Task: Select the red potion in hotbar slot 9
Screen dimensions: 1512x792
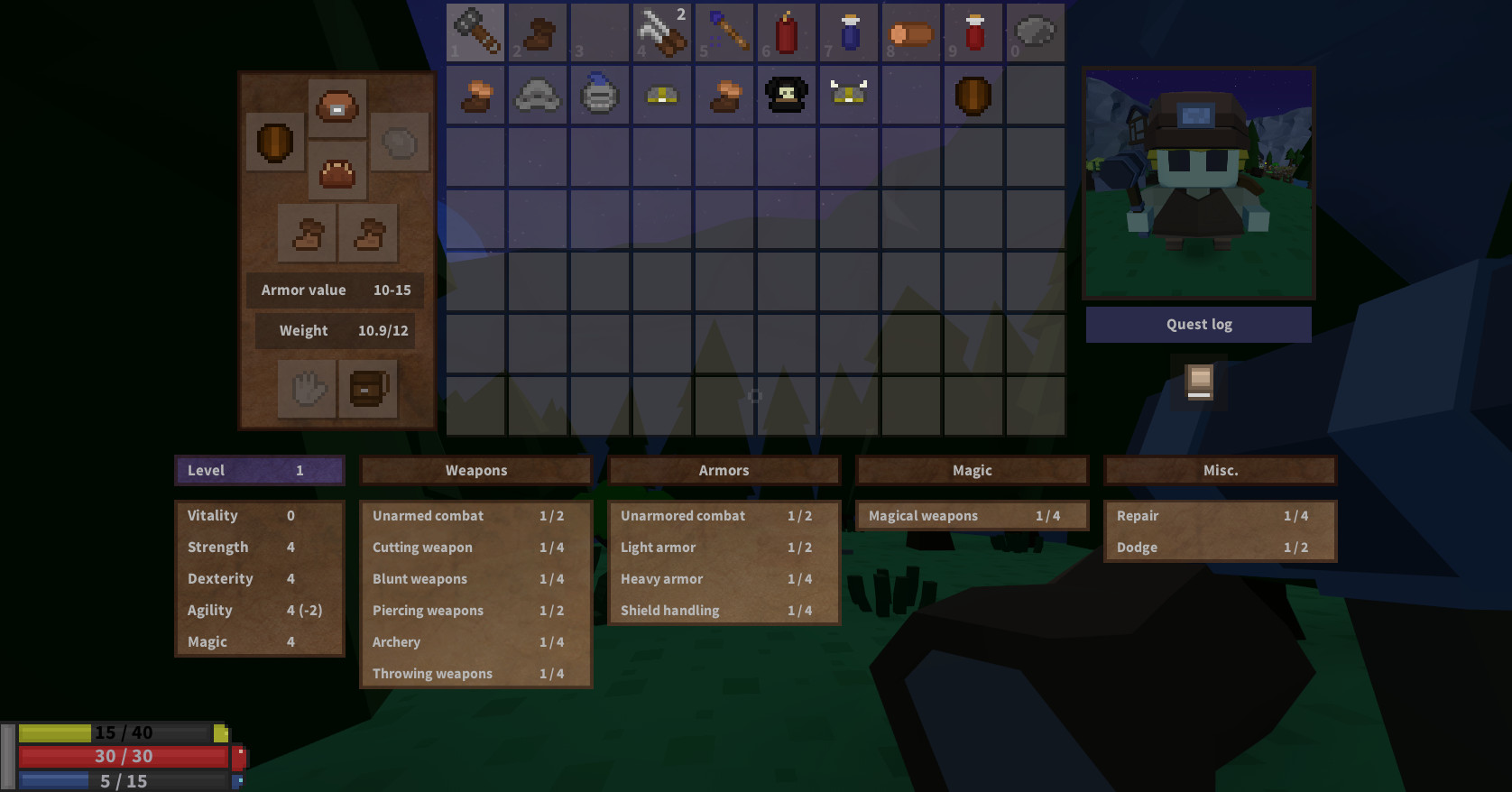Action: (x=973, y=32)
